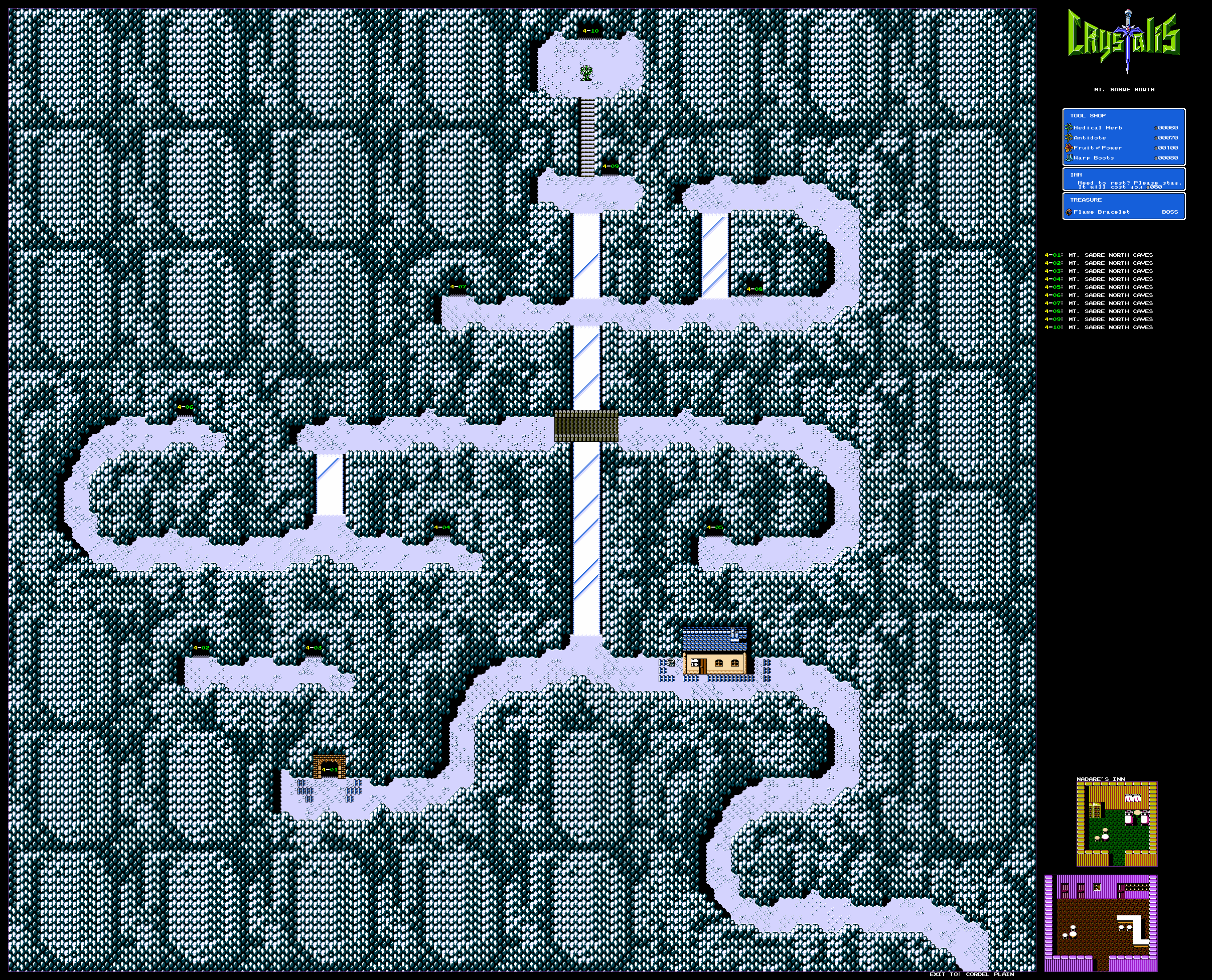Click the 4-10 cave marker on the map

[x=590, y=31]
